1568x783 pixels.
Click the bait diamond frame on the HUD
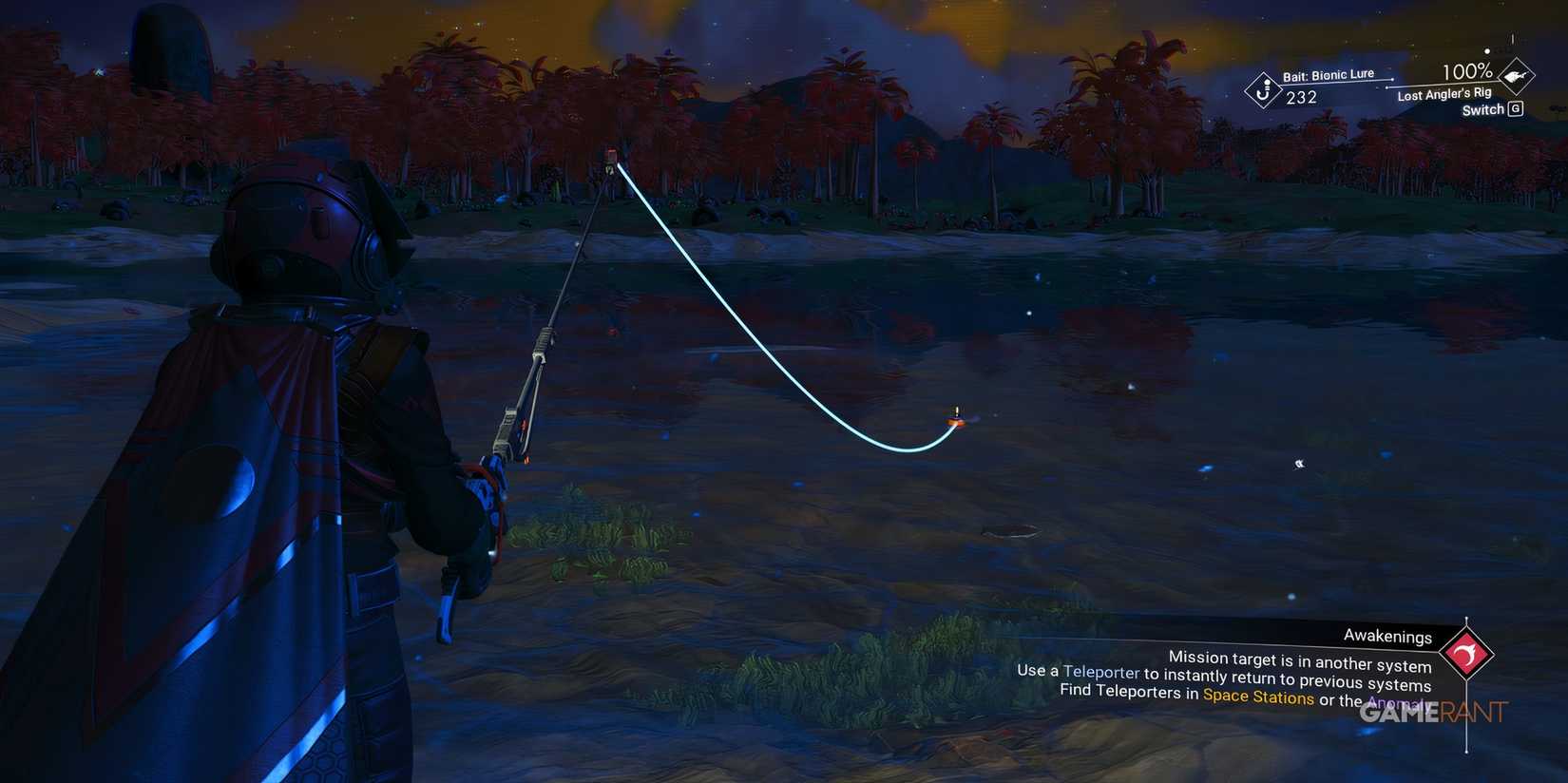click(1264, 89)
